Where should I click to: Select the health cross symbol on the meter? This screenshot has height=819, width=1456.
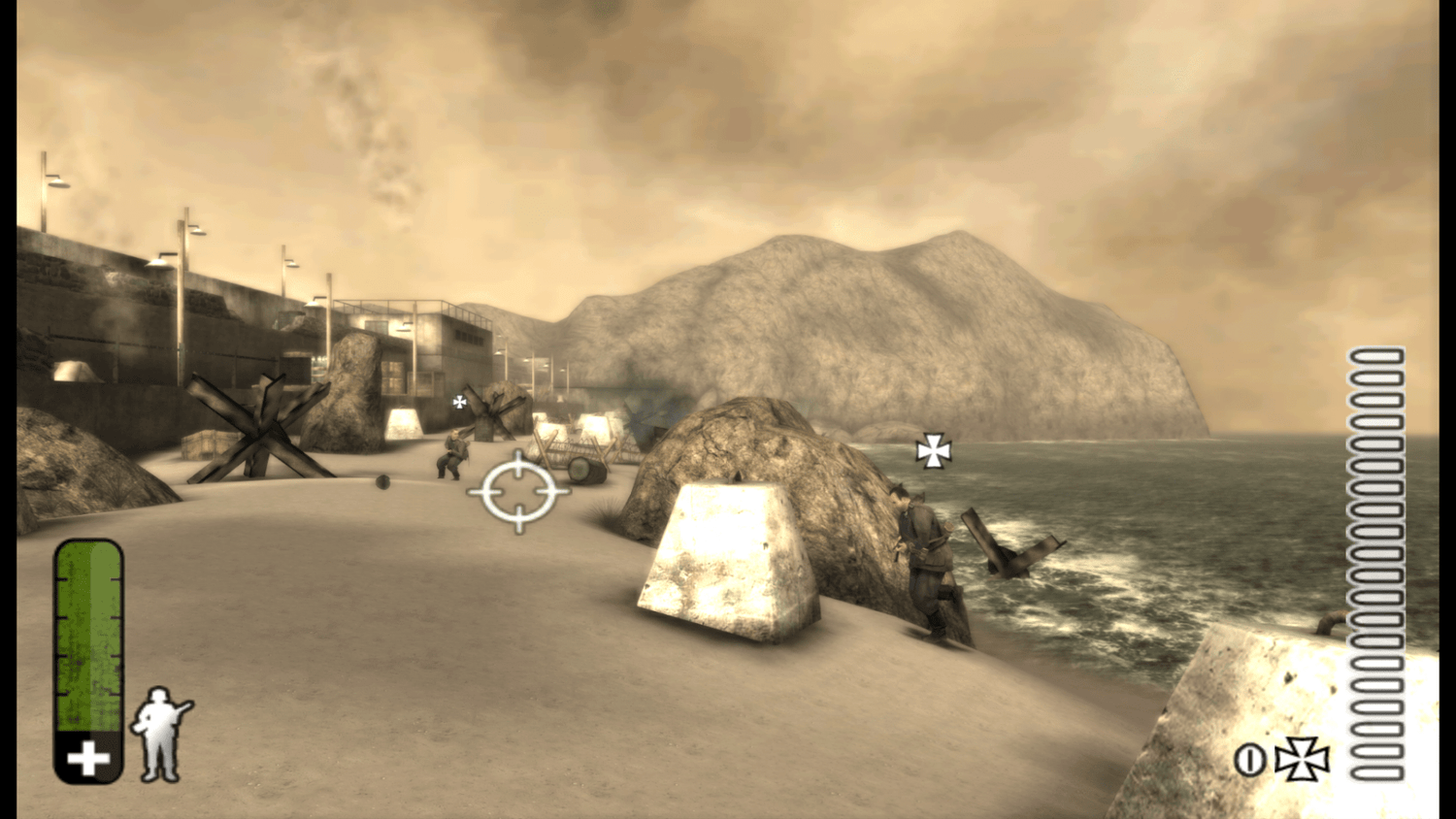85,757
